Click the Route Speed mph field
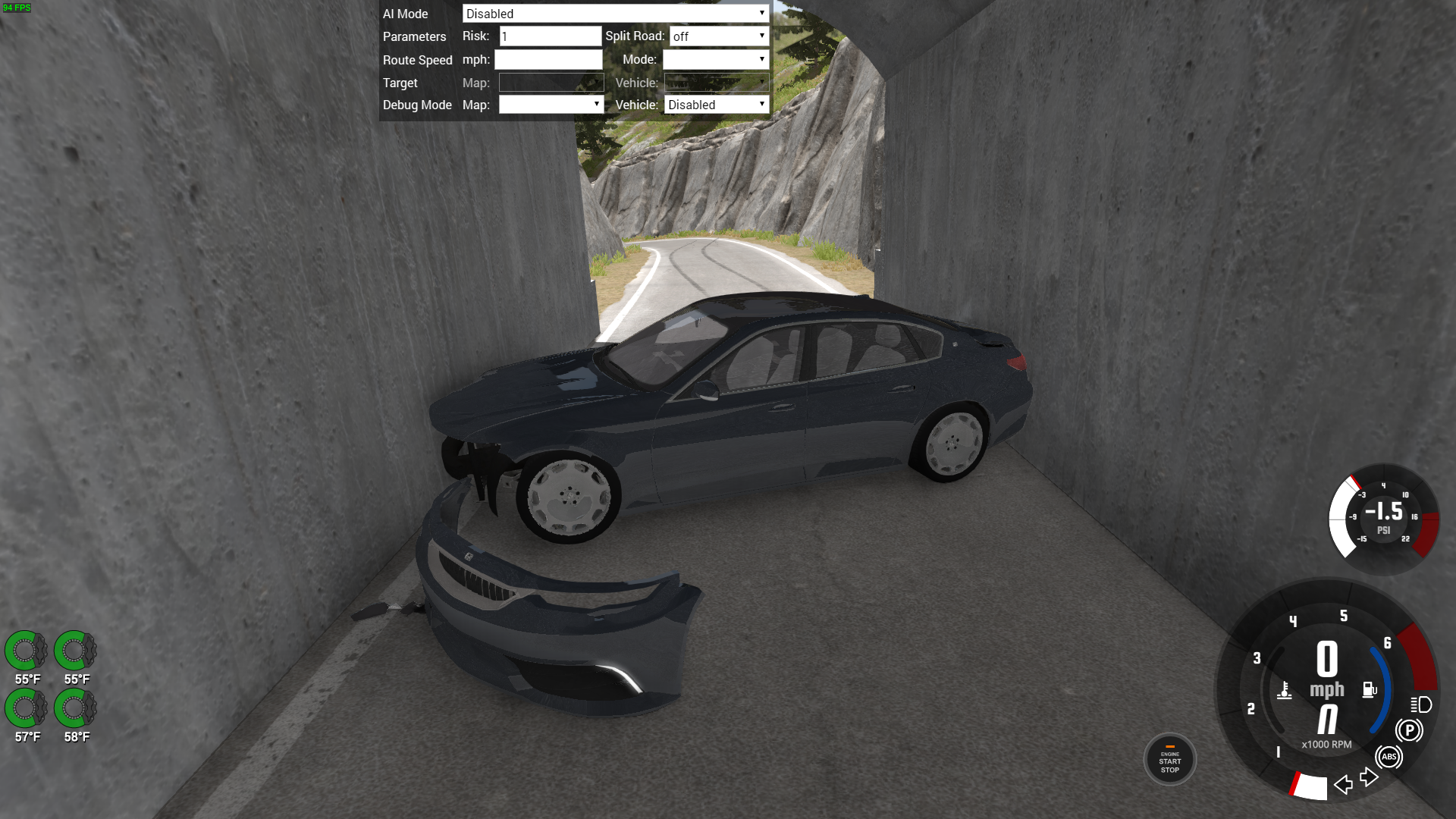The height and width of the screenshot is (819, 1456). click(x=548, y=60)
